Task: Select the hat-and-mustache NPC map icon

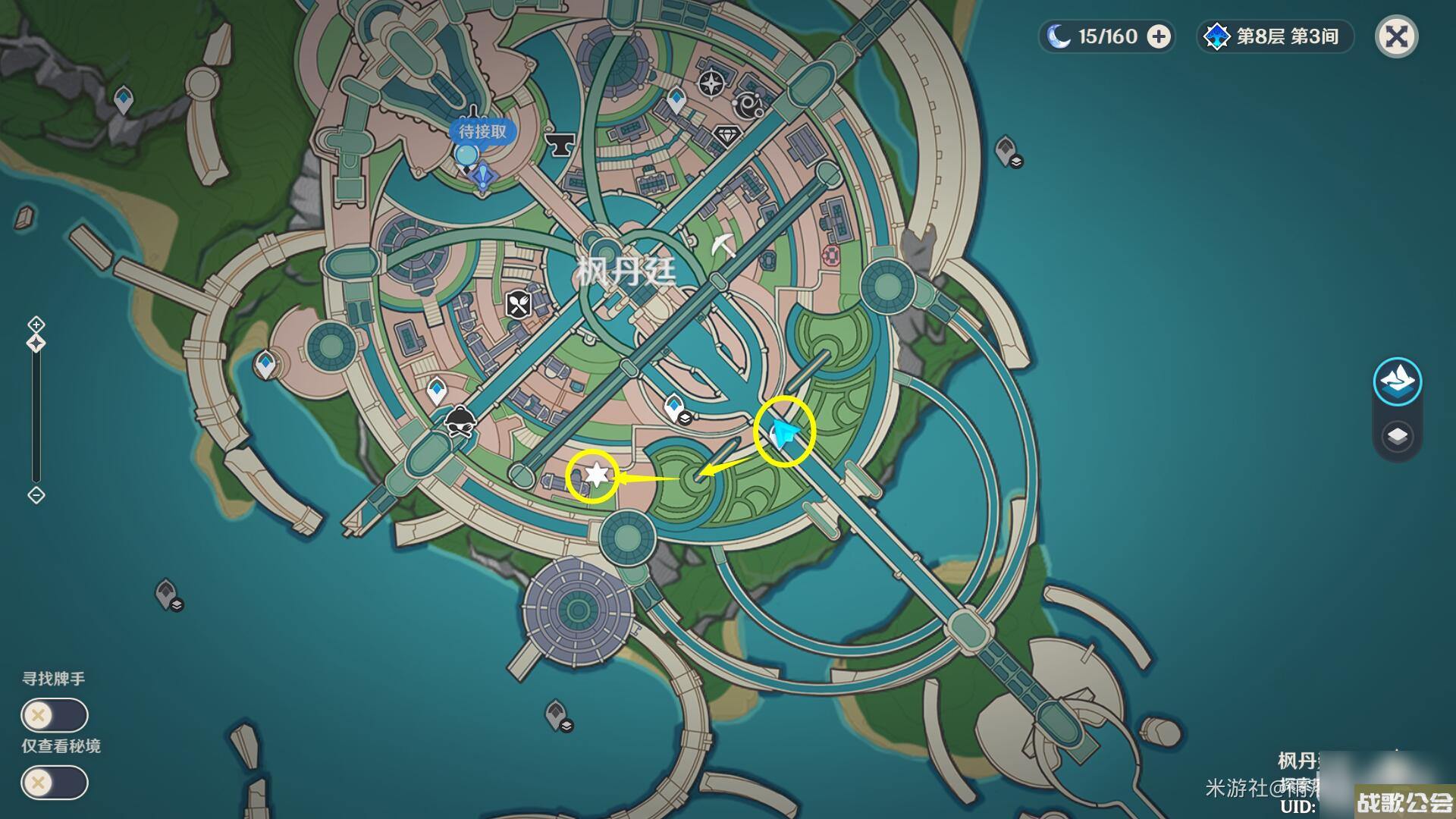Action: 460,422
